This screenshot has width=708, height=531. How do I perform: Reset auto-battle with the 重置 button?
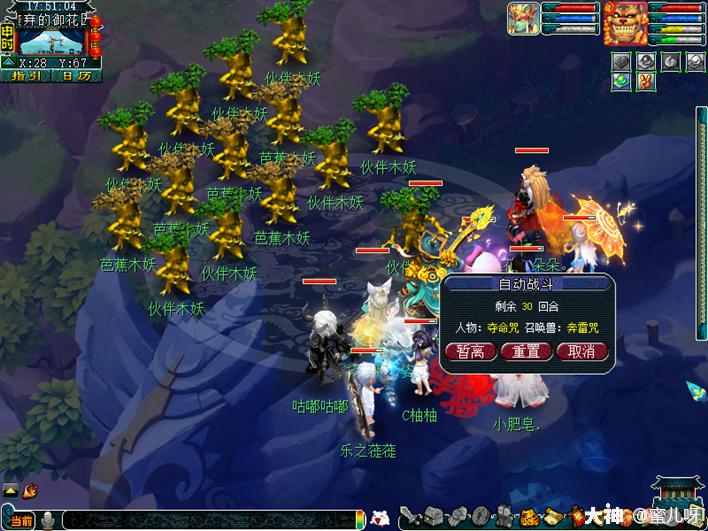pos(526,351)
